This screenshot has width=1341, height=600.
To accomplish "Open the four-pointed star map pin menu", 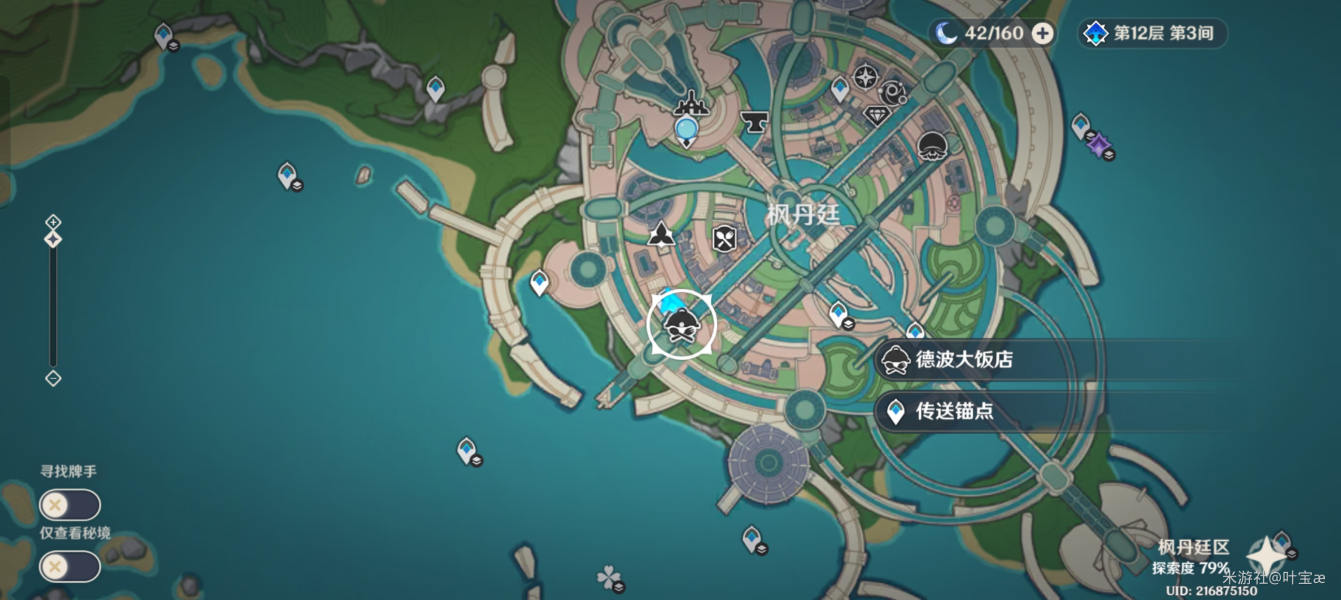I will tap(1265, 556).
